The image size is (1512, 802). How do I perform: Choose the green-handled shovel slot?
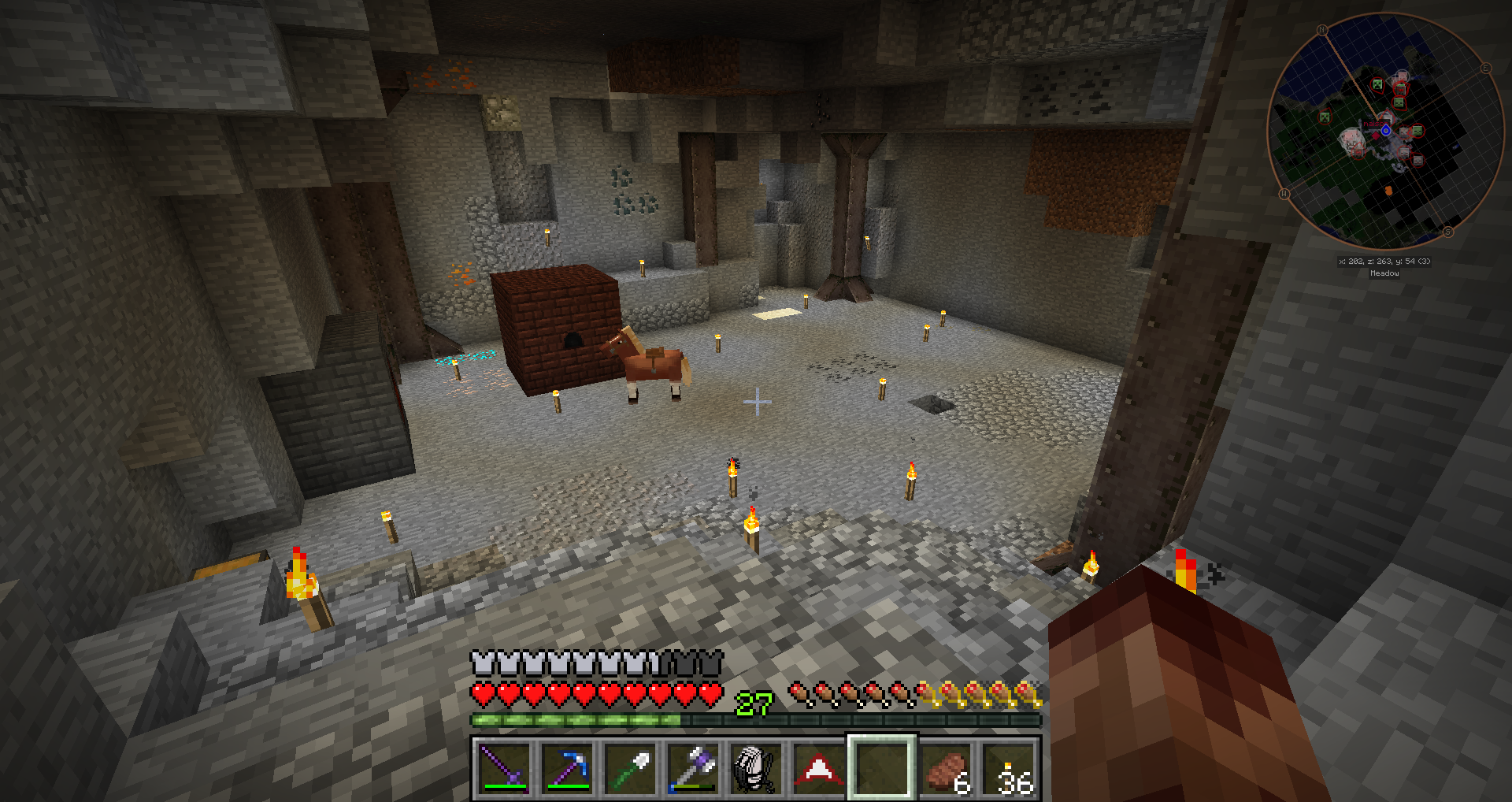pyautogui.click(x=630, y=767)
